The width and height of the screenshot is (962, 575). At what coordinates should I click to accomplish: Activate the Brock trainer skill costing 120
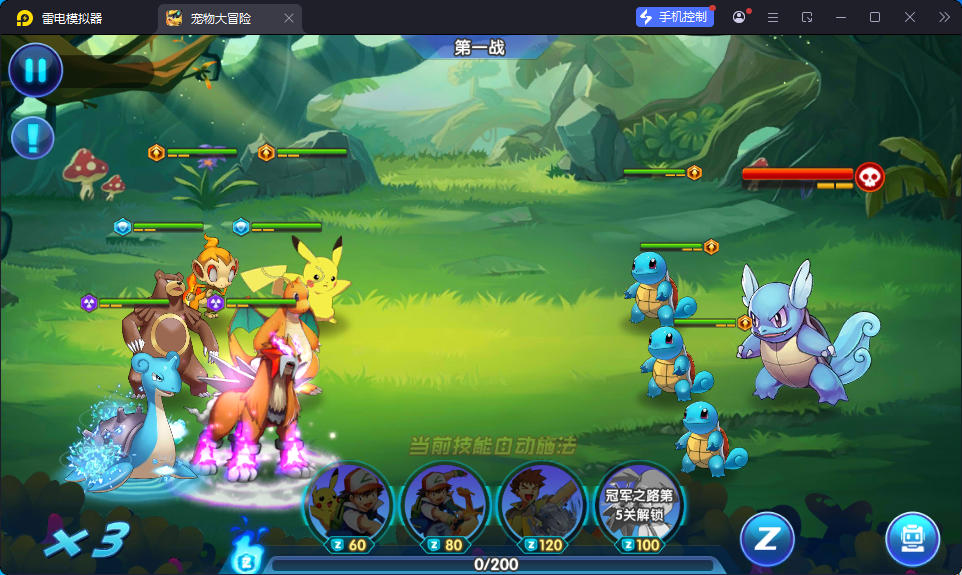click(x=542, y=503)
